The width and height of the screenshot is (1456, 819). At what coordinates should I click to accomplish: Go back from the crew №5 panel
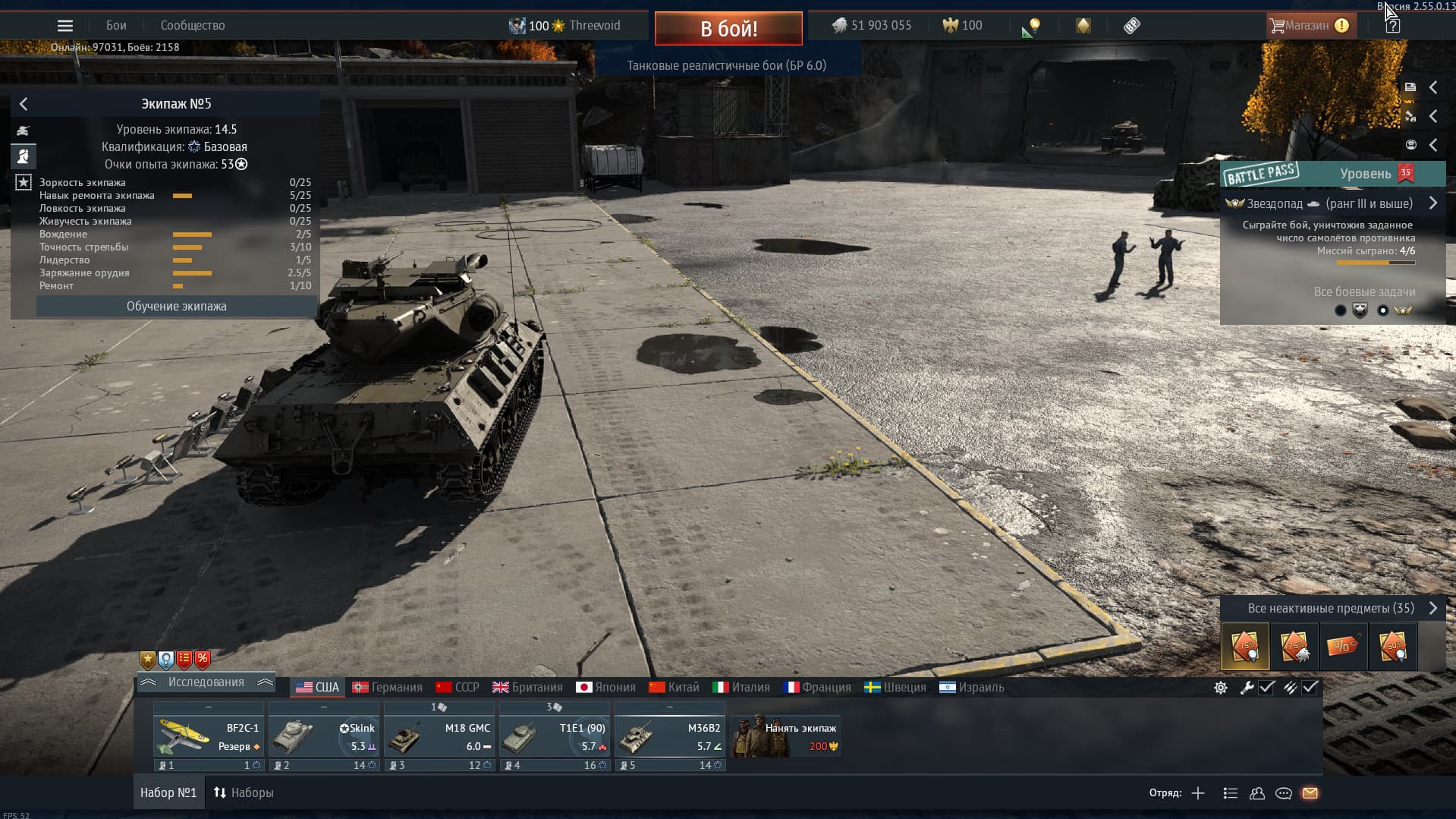pos(24,104)
